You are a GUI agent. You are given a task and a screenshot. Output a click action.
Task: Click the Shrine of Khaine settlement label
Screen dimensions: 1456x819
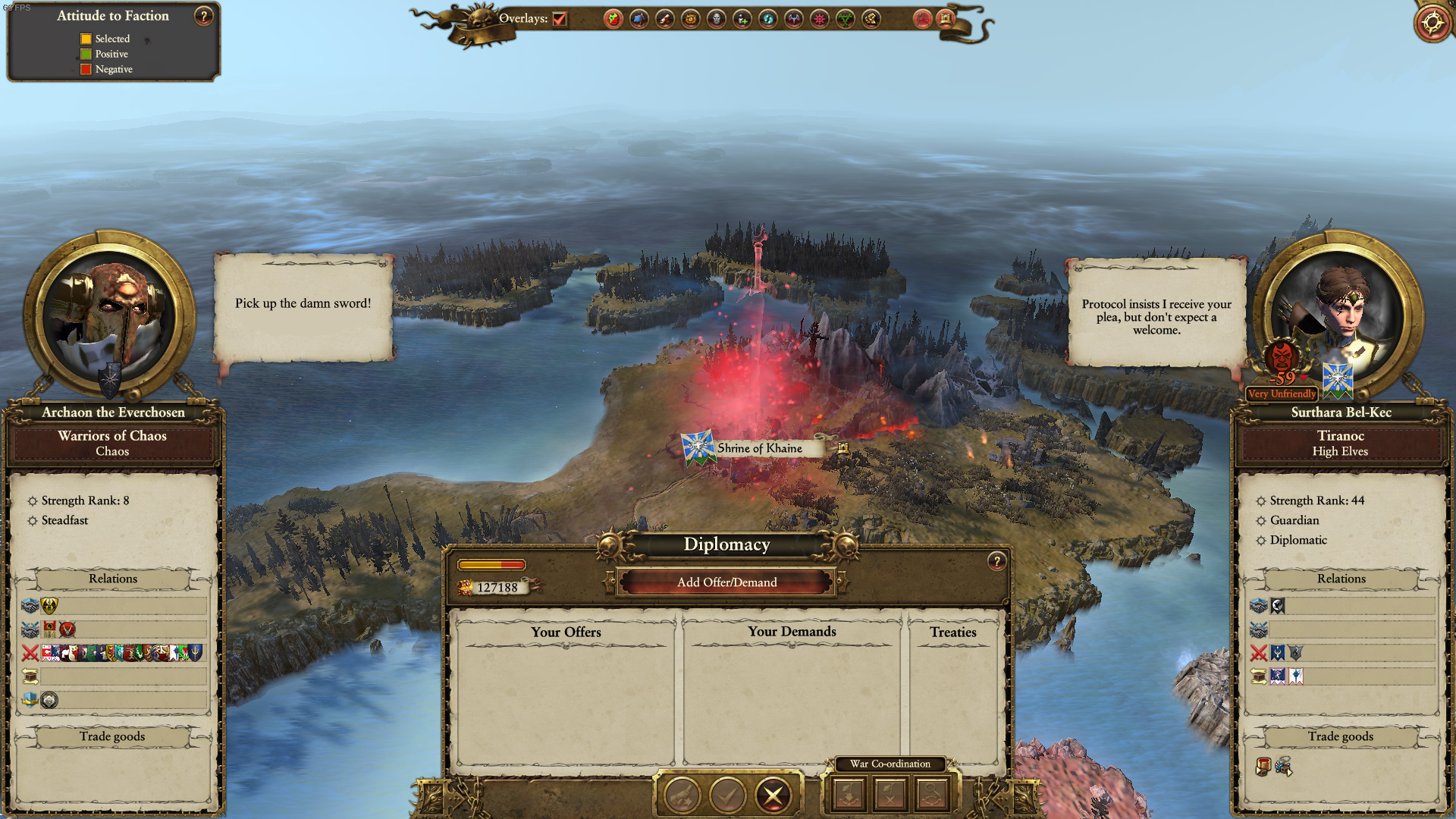[758, 448]
